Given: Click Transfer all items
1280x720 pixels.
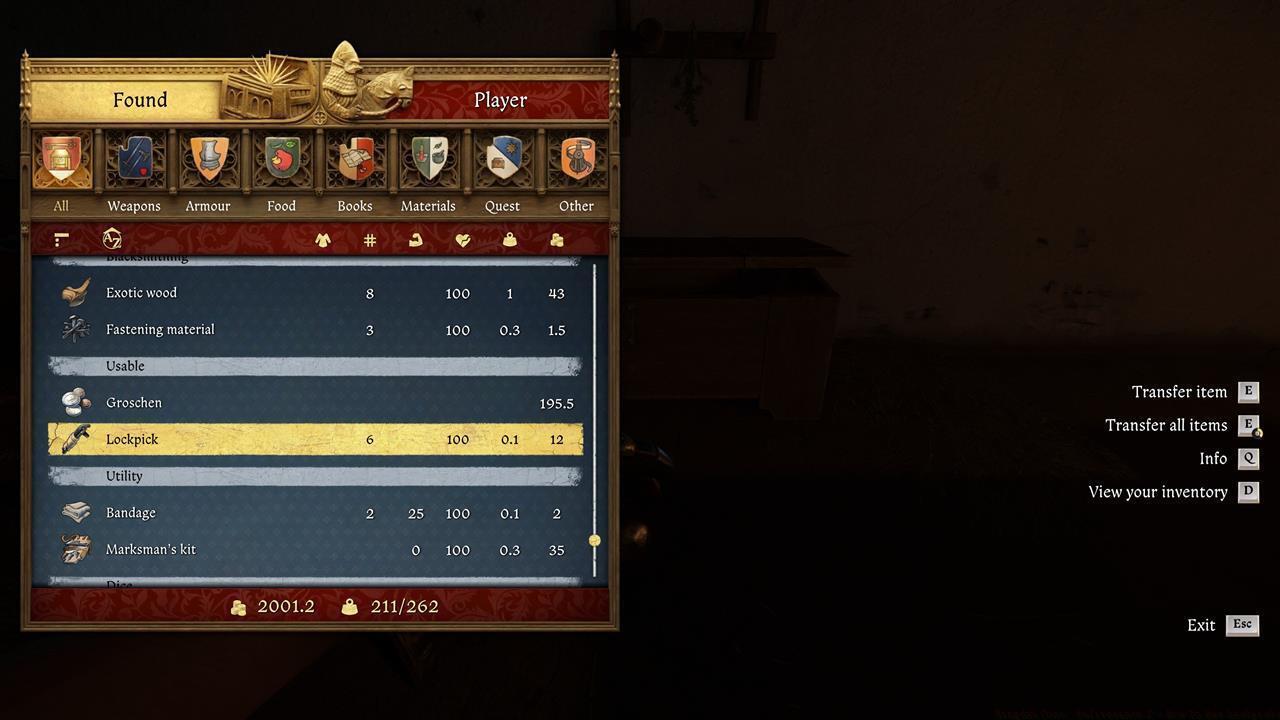Looking at the screenshot, I should (x=1166, y=424).
